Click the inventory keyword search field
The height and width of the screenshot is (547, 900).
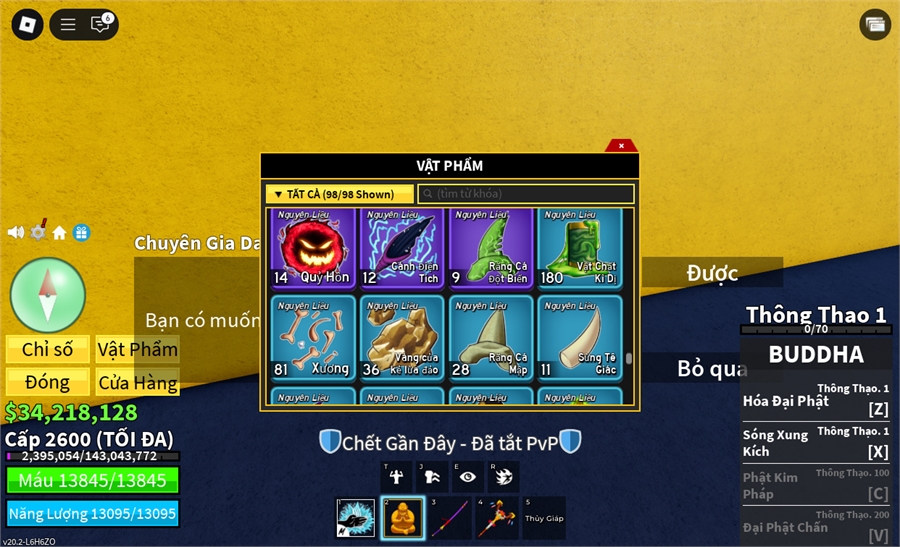pos(526,194)
